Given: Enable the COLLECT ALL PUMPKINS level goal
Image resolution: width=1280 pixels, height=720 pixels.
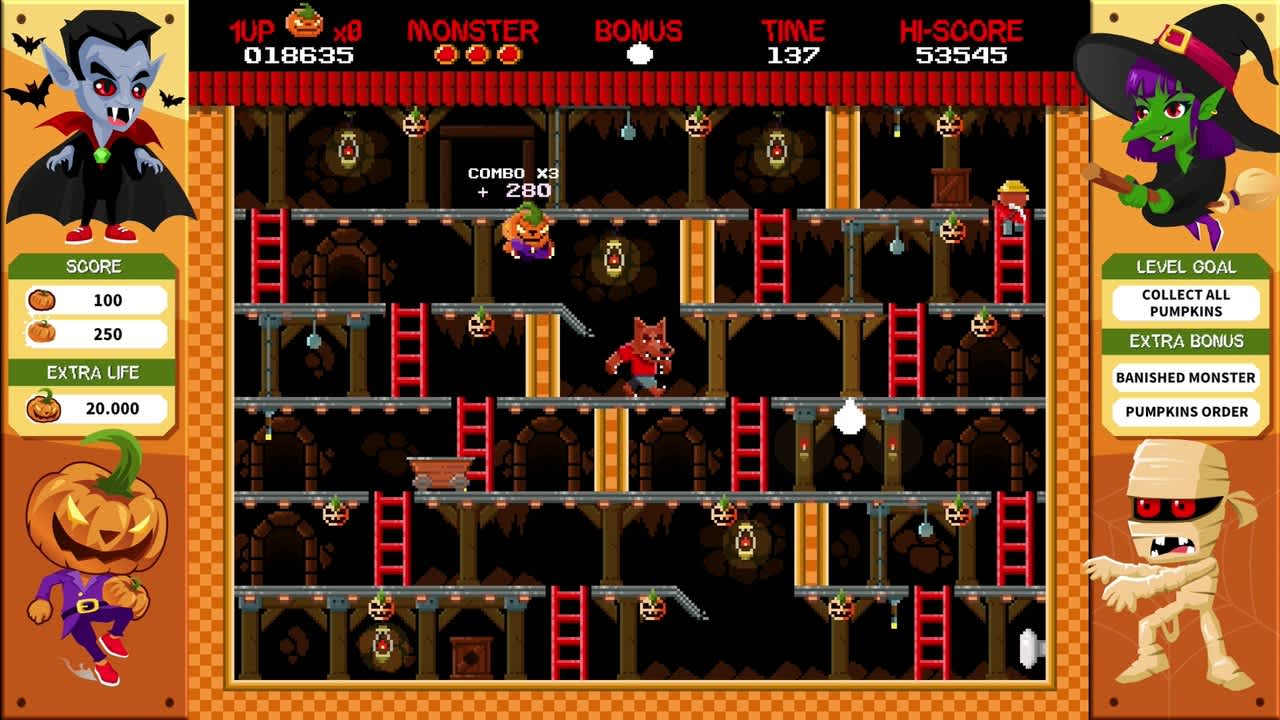Looking at the screenshot, I should pyautogui.click(x=1184, y=303).
